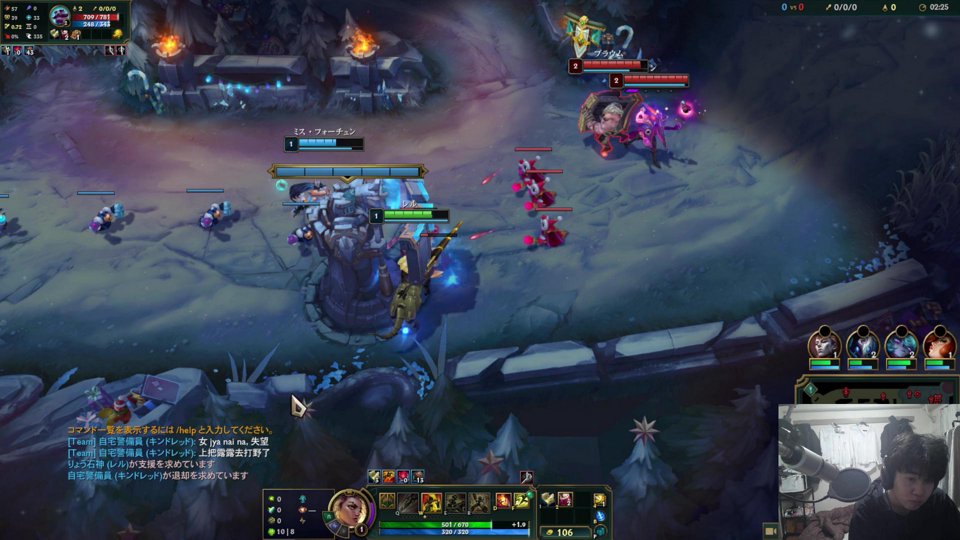The height and width of the screenshot is (540, 960).
Task: Activate Rell's Q ability icon
Action: (409, 502)
